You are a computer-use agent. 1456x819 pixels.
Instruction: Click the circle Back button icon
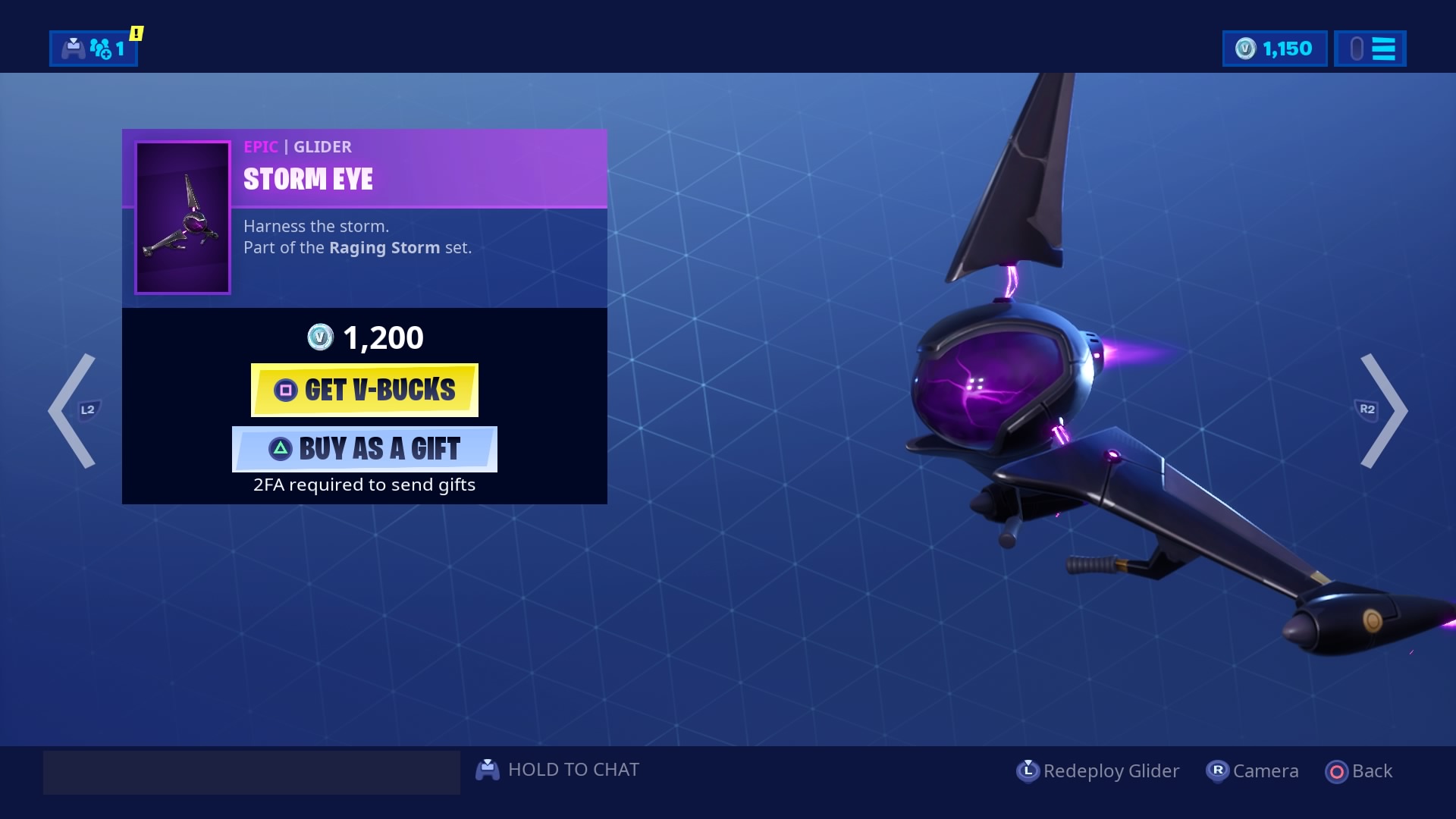1337,770
